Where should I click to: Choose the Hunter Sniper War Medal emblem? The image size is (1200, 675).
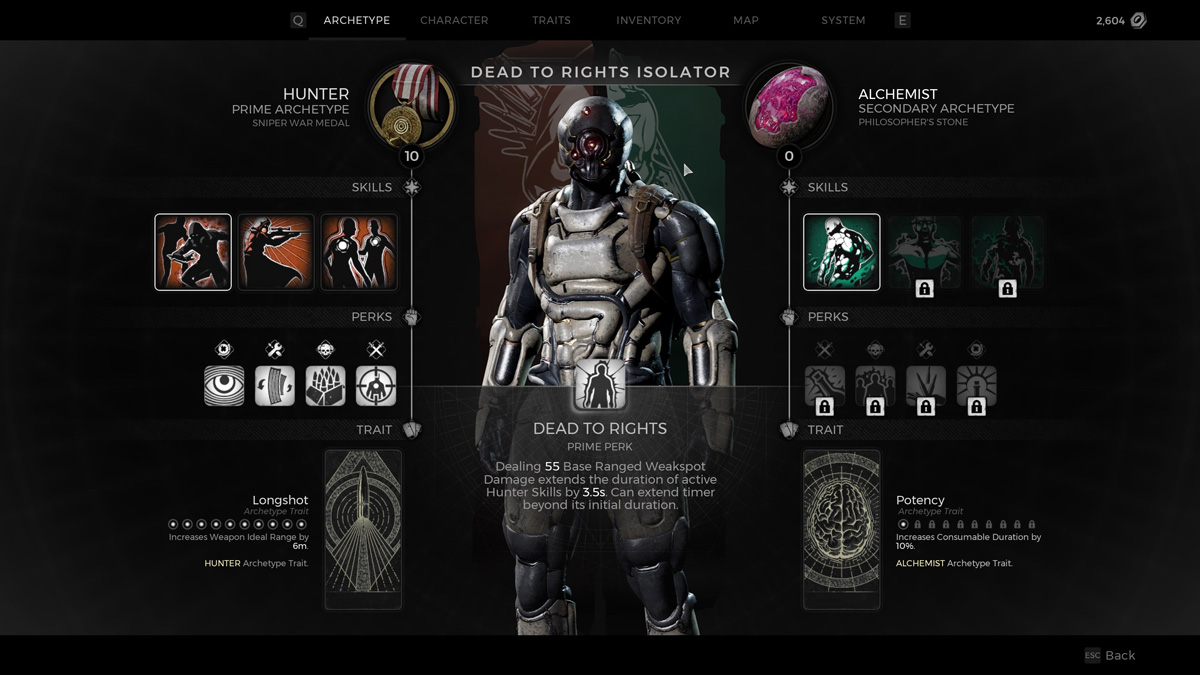click(x=411, y=106)
